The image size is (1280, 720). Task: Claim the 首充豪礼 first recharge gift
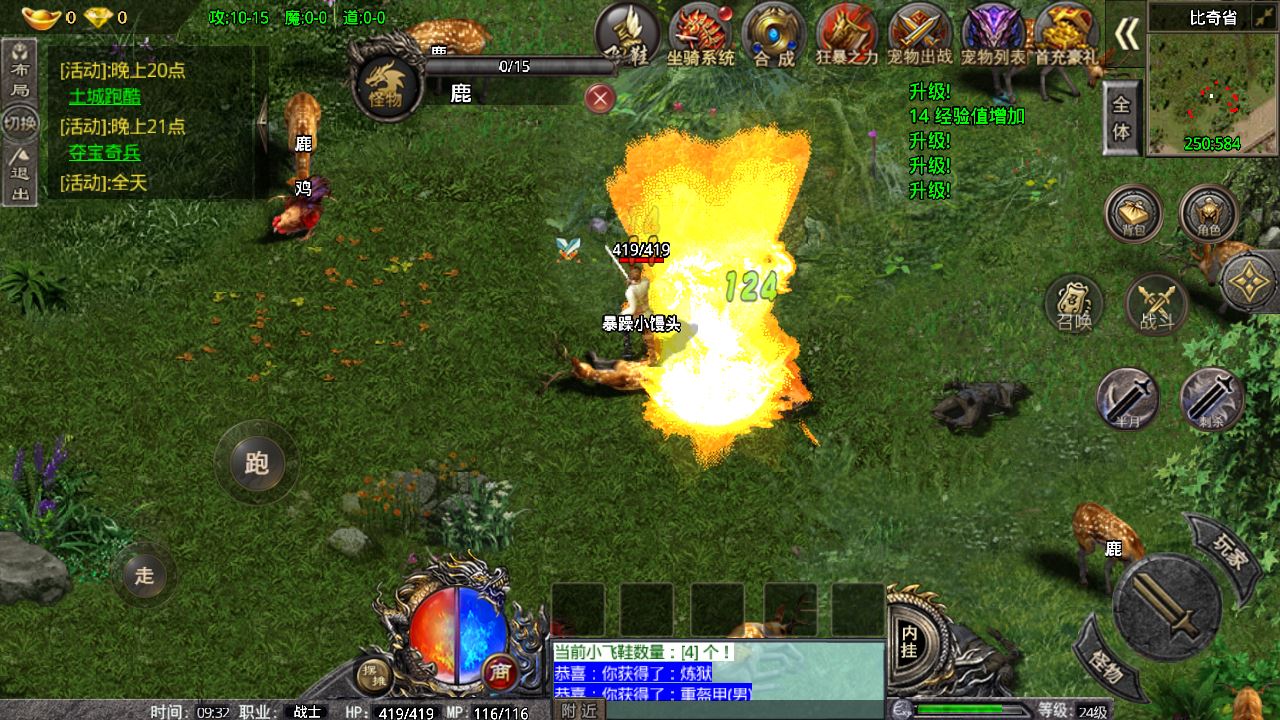(x=1066, y=33)
